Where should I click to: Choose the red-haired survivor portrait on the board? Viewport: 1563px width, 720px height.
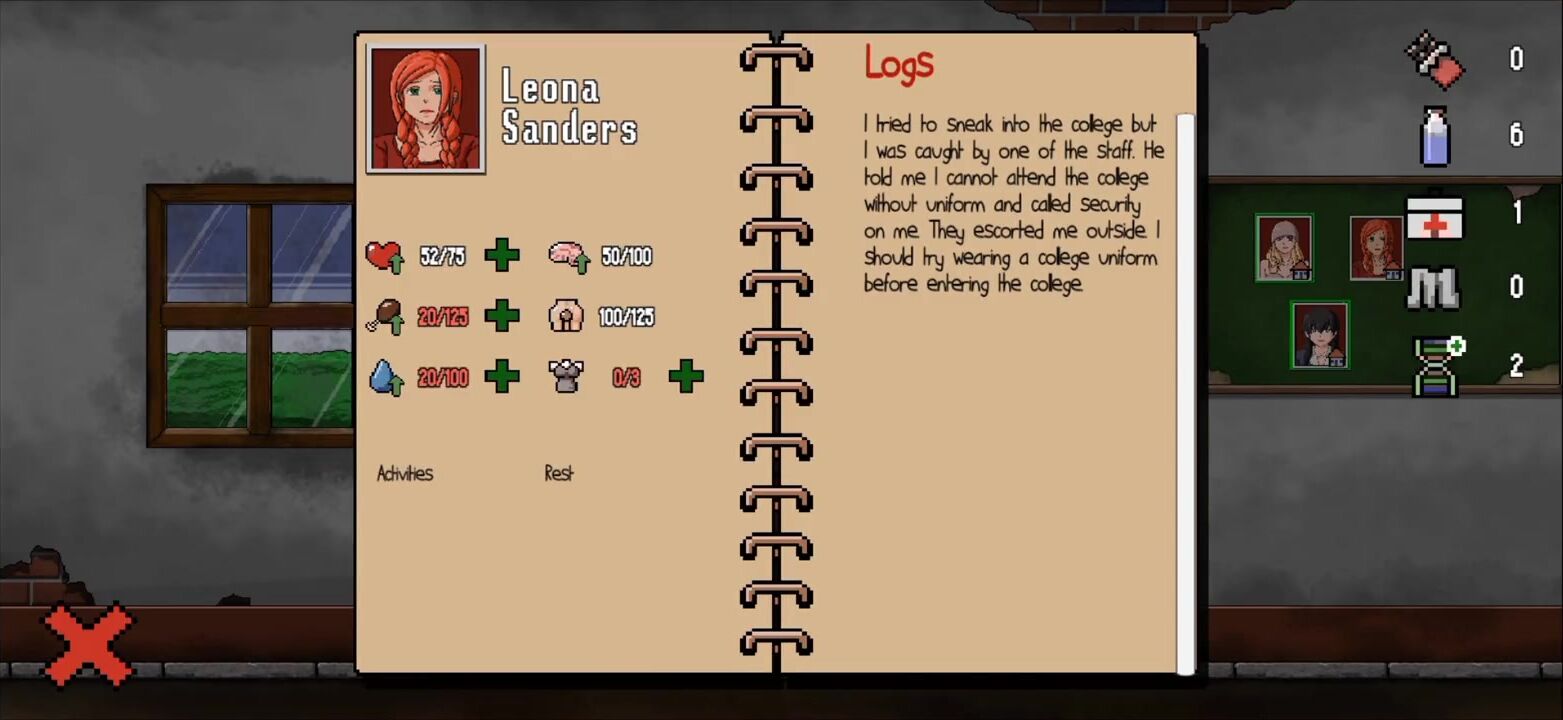coord(1376,248)
